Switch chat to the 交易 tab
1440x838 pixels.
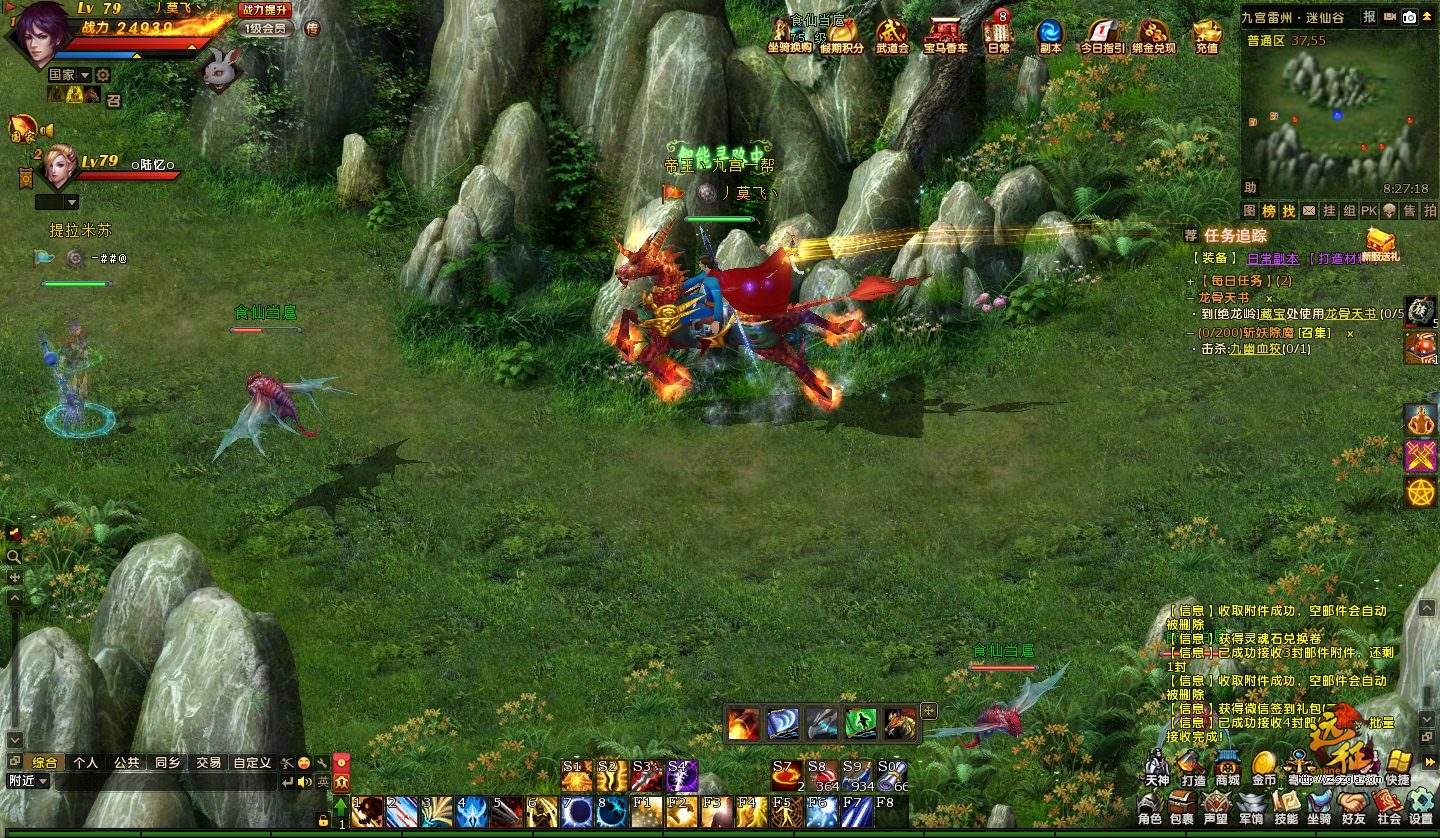point(208,762)
